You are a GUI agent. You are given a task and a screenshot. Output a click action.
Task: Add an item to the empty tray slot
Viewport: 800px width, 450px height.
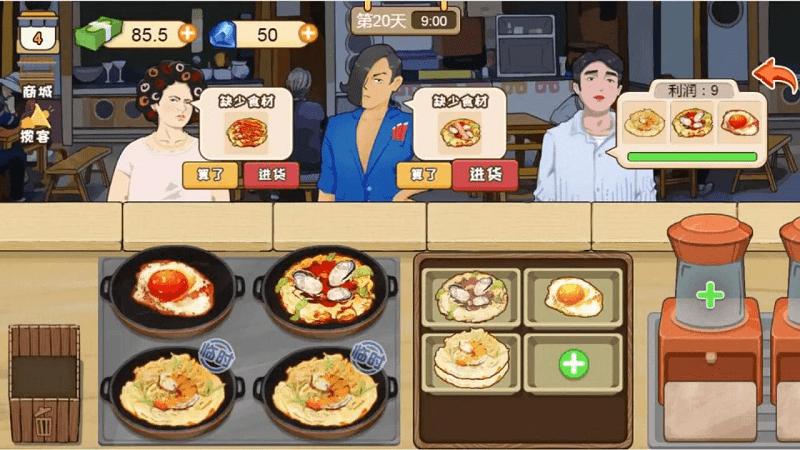pyautogui.click(x=573, y=363)
